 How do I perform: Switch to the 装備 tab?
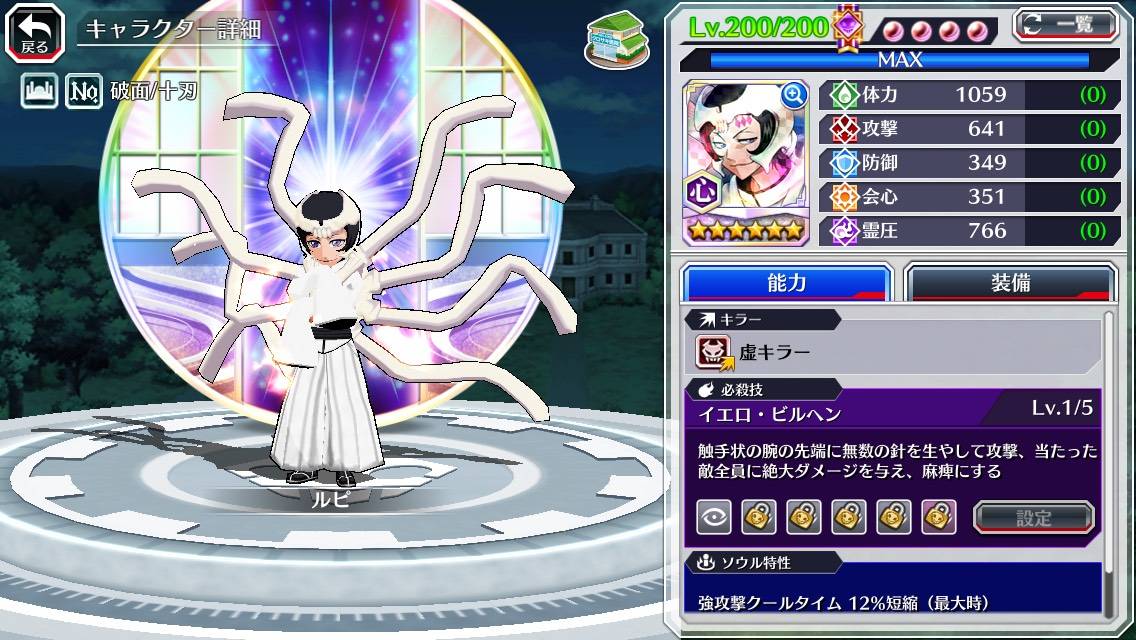click(1010, 282)
